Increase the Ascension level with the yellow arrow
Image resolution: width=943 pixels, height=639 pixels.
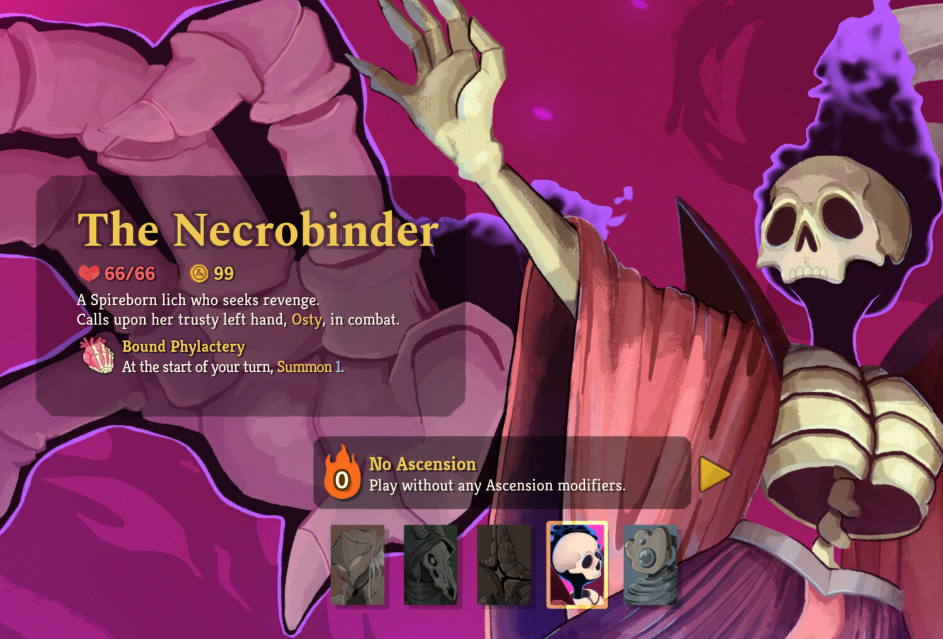click(x=713, y=474)
